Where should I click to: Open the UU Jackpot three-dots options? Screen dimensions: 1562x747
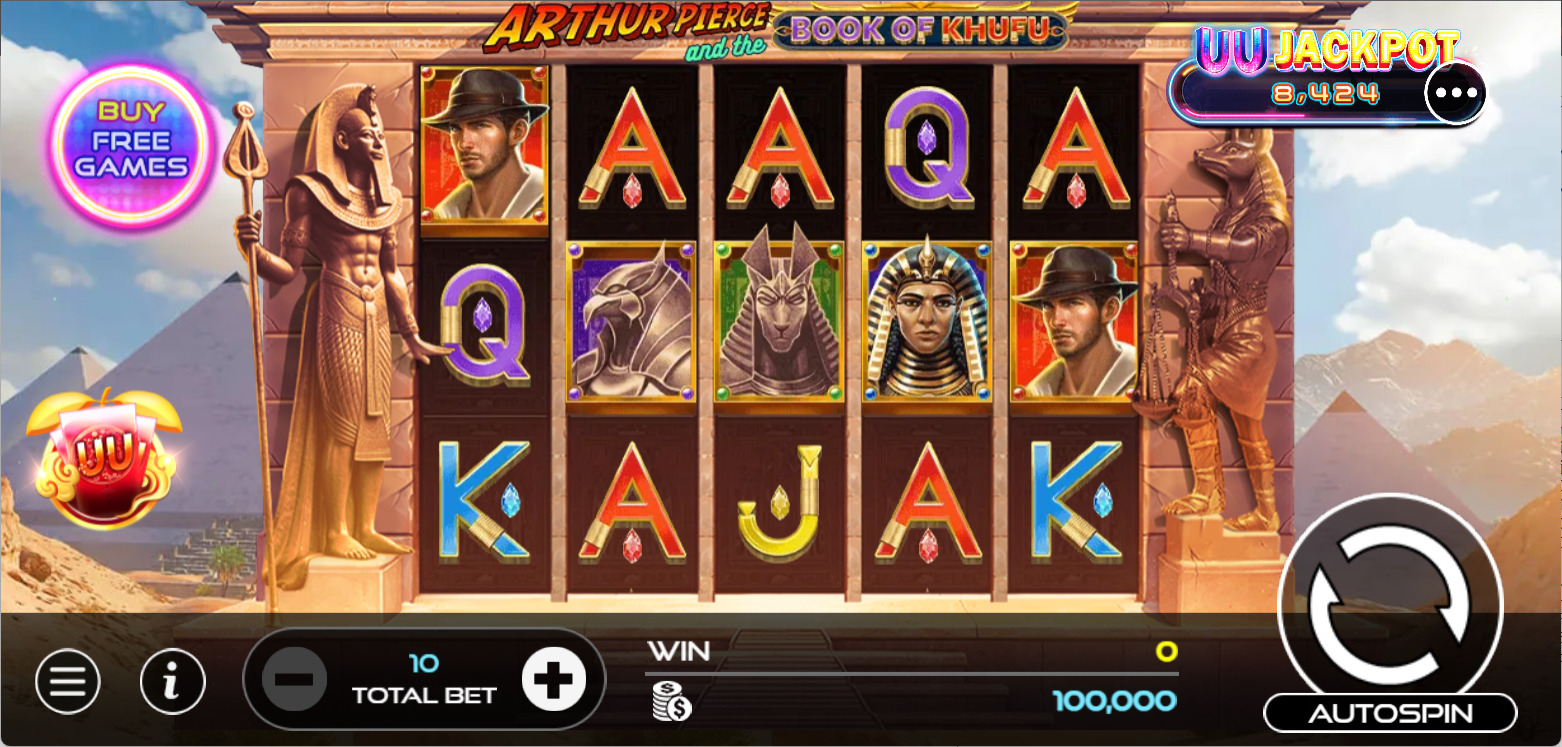point(1455,93)
